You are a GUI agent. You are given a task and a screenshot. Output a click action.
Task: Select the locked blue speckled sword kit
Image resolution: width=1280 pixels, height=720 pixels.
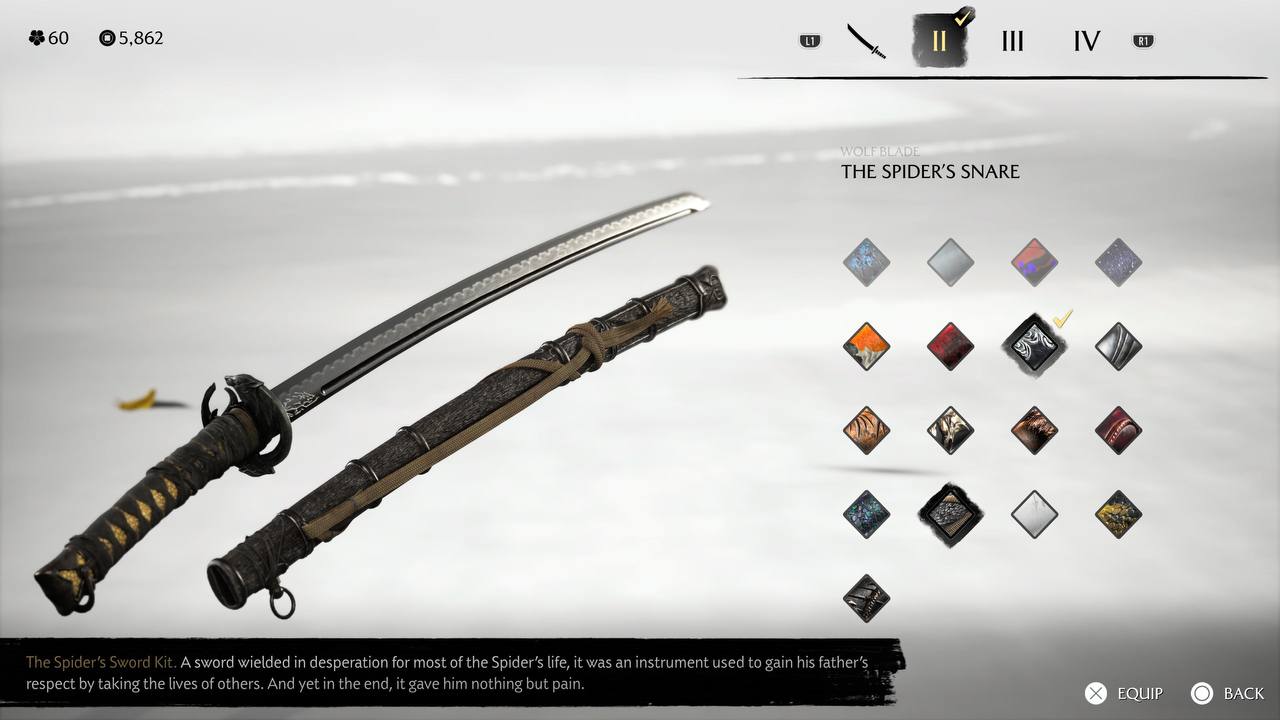coord(866,263)
